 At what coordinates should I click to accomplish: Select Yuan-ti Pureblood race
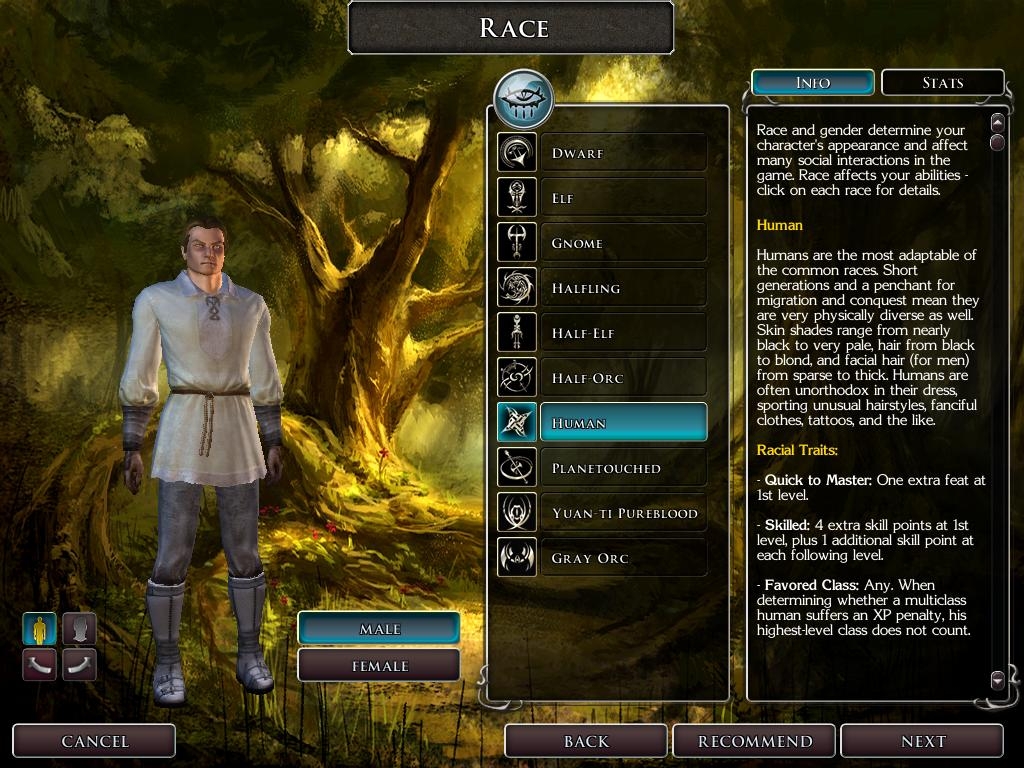click(622, 513)
